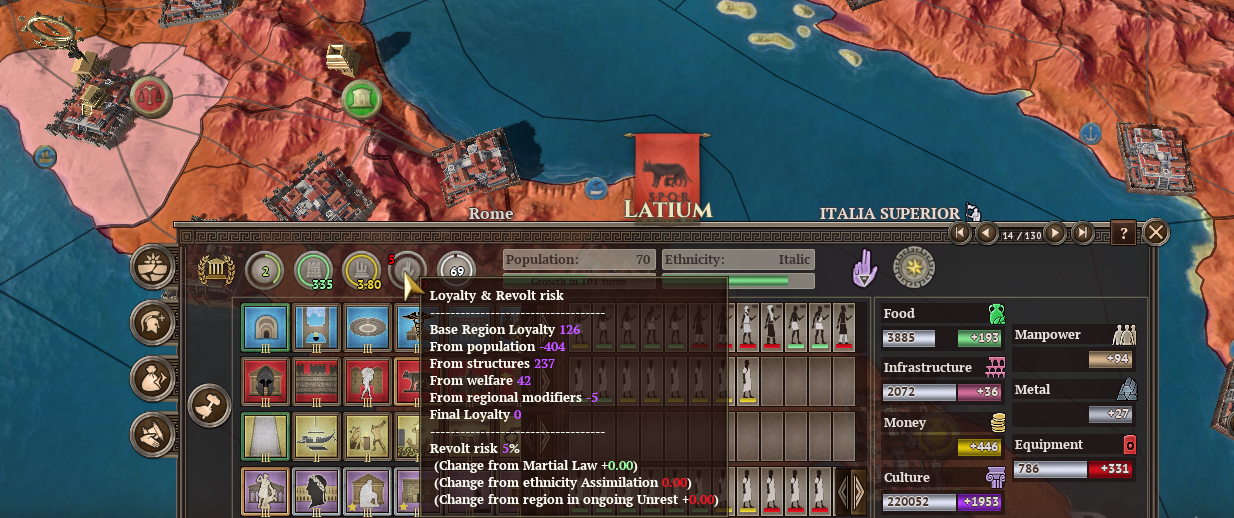Select the red helmet military building

(x=265, y=382)
